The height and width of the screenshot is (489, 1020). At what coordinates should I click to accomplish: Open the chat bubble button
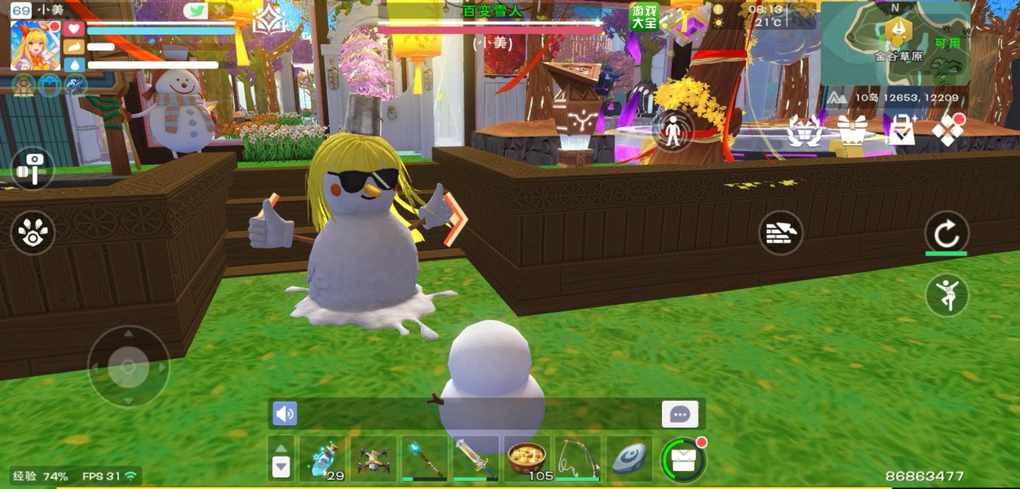[680, 414]
